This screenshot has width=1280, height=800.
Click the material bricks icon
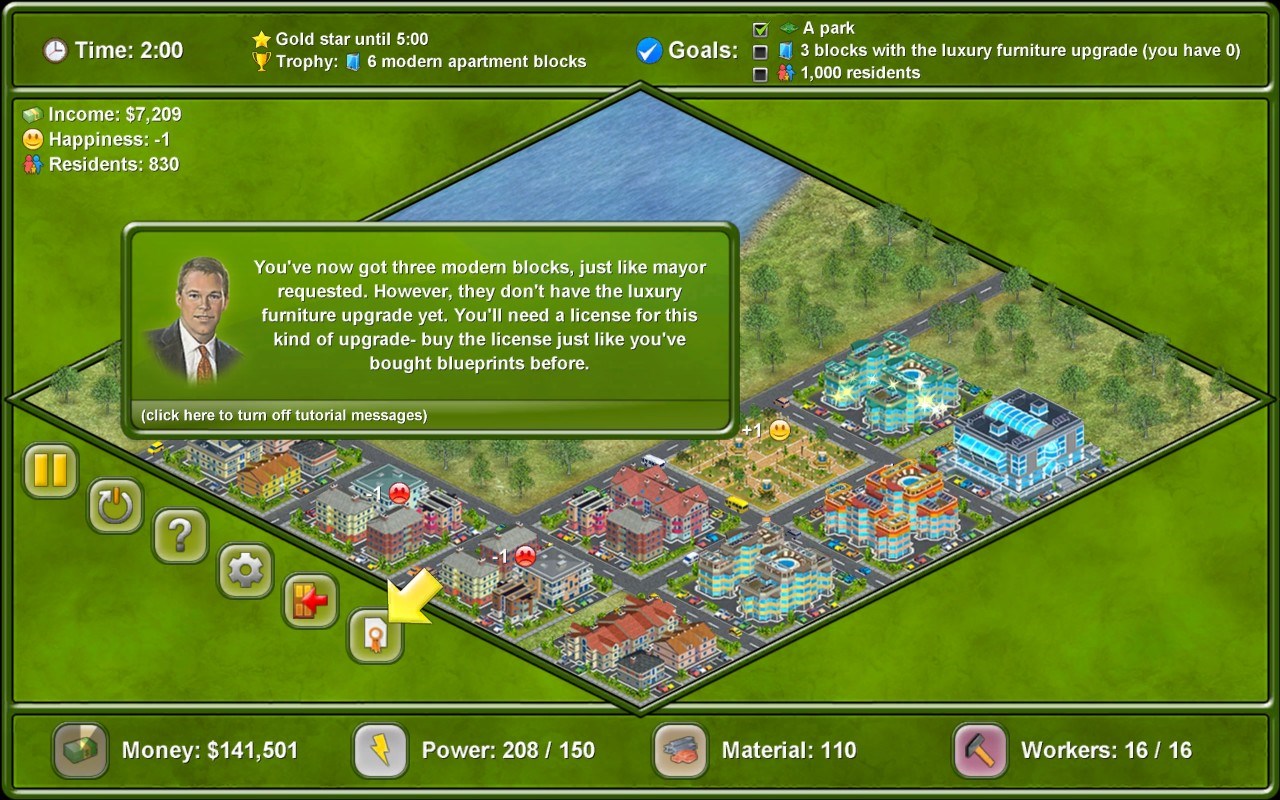[679, 751]
